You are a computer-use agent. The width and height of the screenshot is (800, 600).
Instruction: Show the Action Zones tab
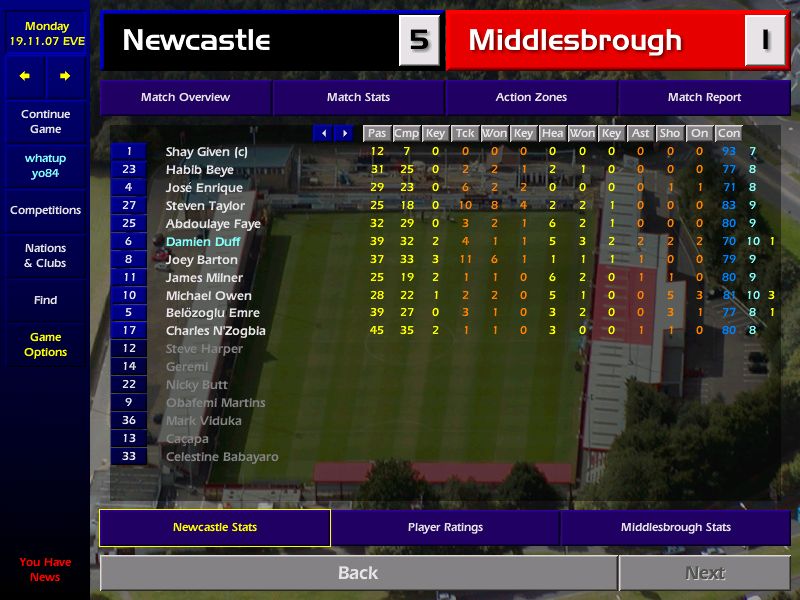531,97
